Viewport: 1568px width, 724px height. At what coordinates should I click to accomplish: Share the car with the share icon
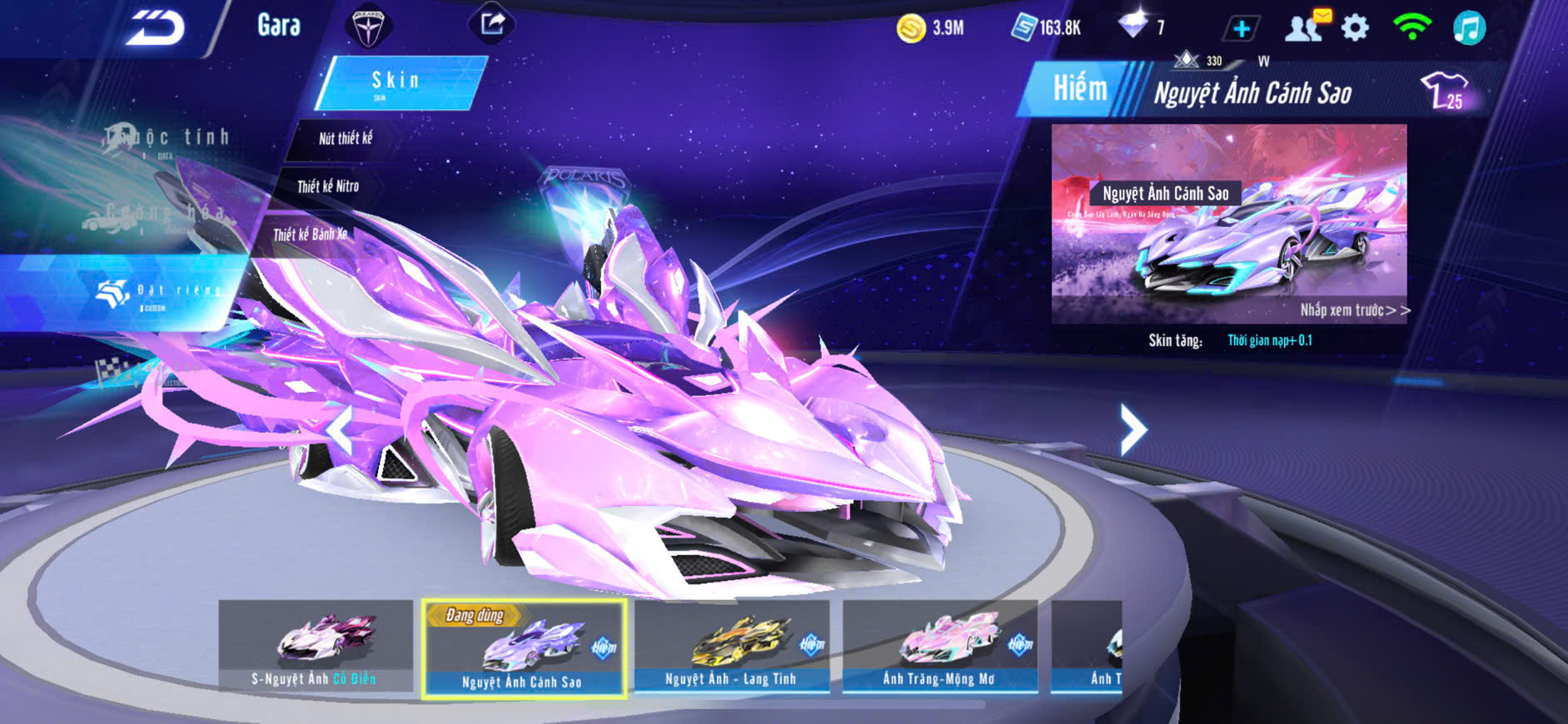point(492,23)
